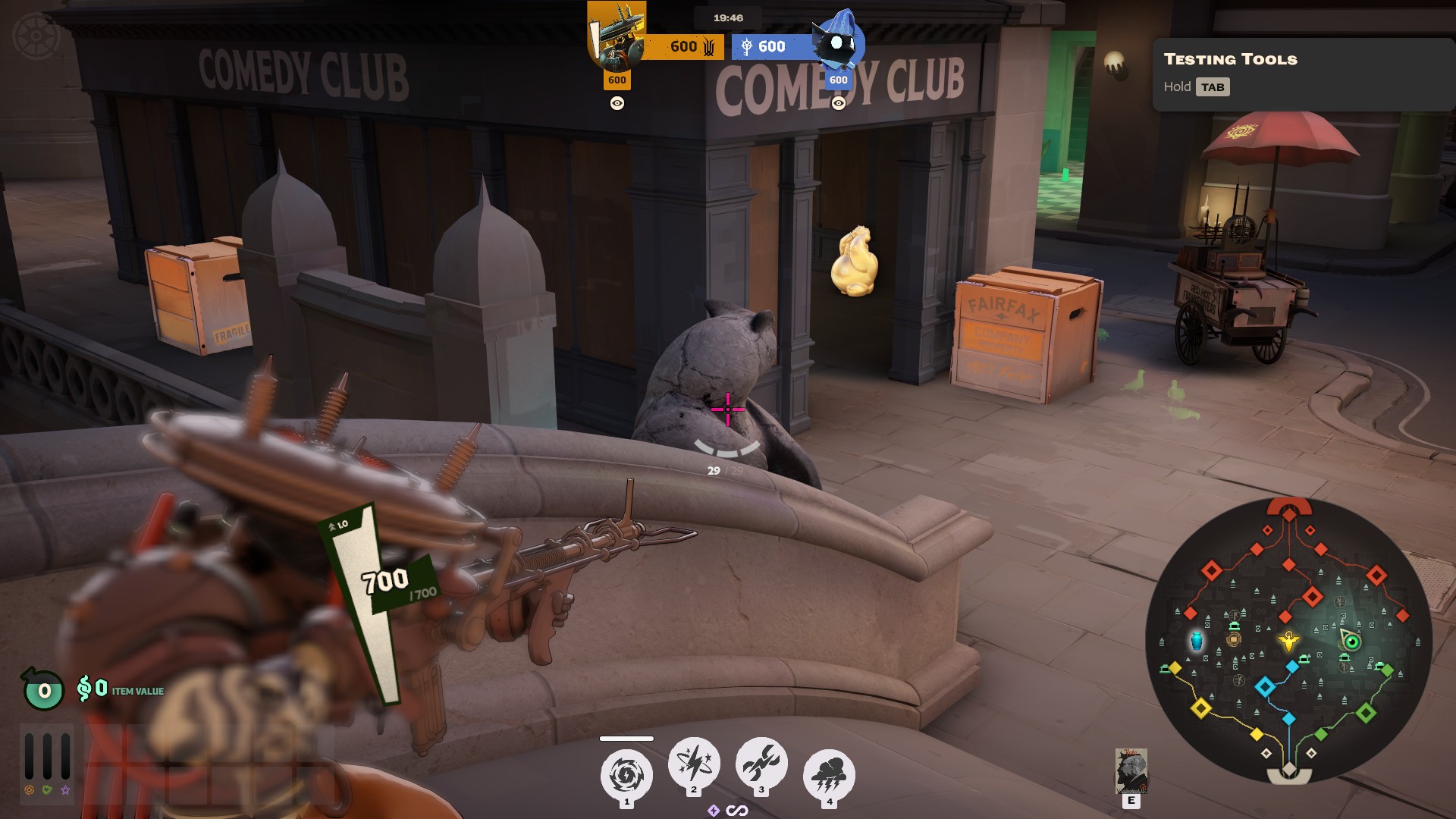Open the orange damage stat icon on stat panel
The height and width of the screenshot is (819, 1456).
(29, 788)
